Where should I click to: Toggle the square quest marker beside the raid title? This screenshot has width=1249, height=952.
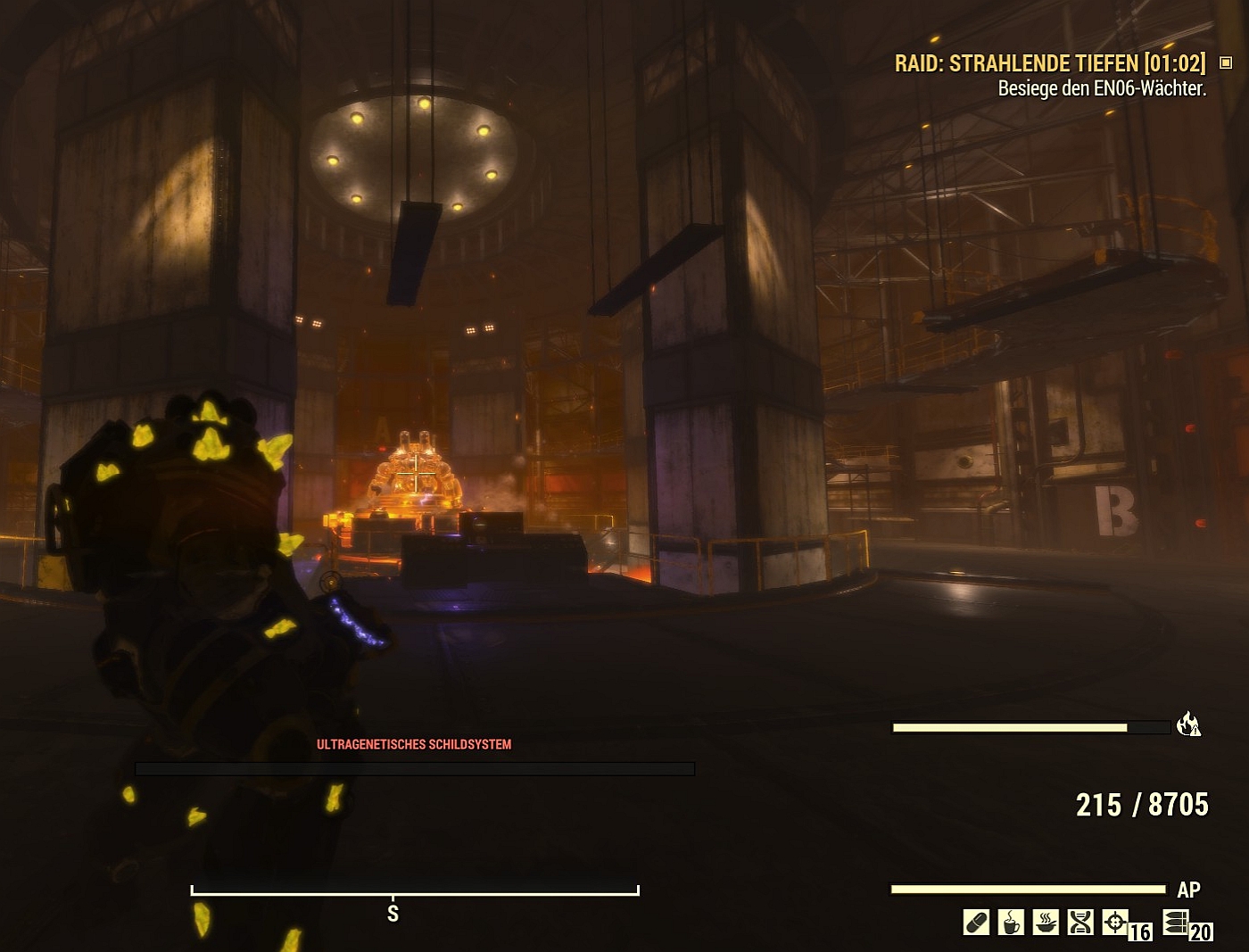click(1226, 62)
